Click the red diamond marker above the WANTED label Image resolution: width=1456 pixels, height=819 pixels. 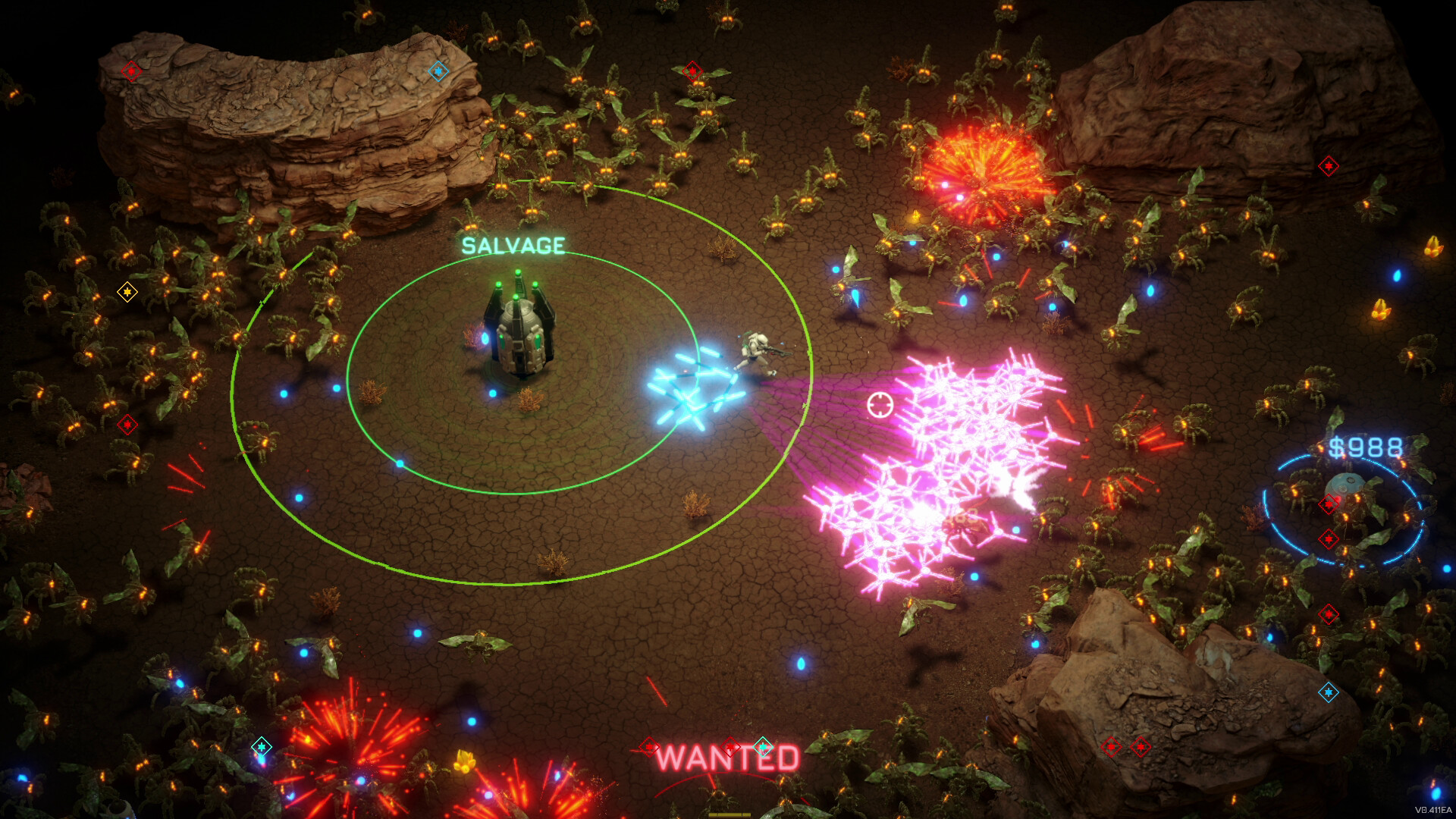[x=730, y=747]
